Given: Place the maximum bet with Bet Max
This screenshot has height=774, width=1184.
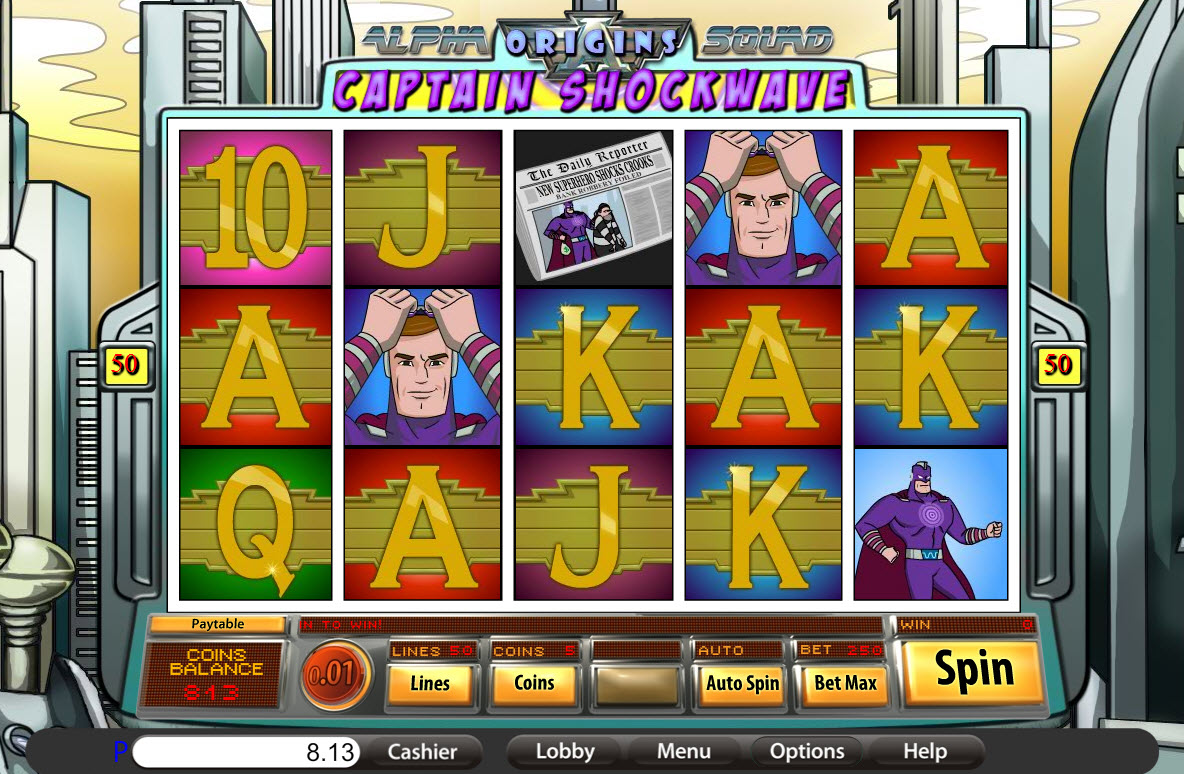Looking at the screenshot, I should coord(846,685).
